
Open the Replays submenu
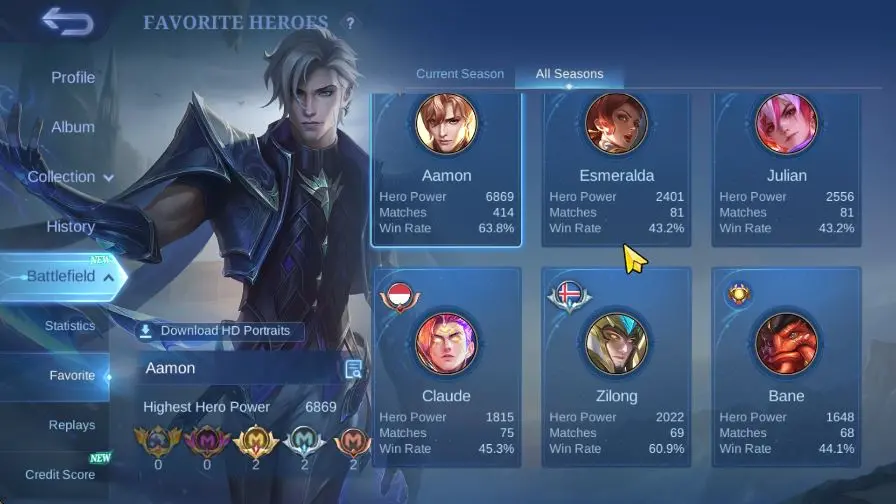point(72,425)
